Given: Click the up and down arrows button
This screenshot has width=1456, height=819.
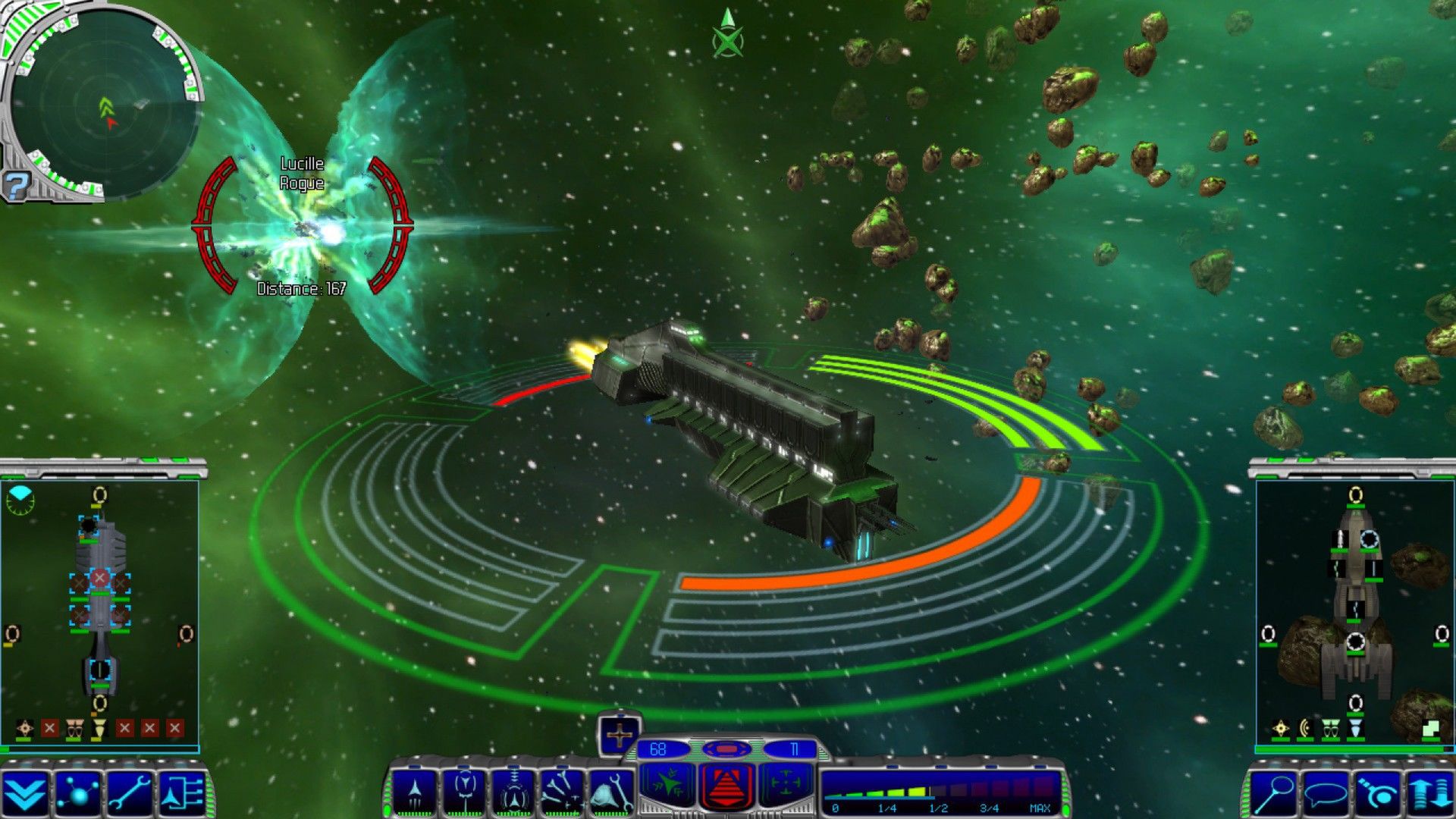Looking at the screenshot, I should pyautogui.click(x=1429, y=793).
